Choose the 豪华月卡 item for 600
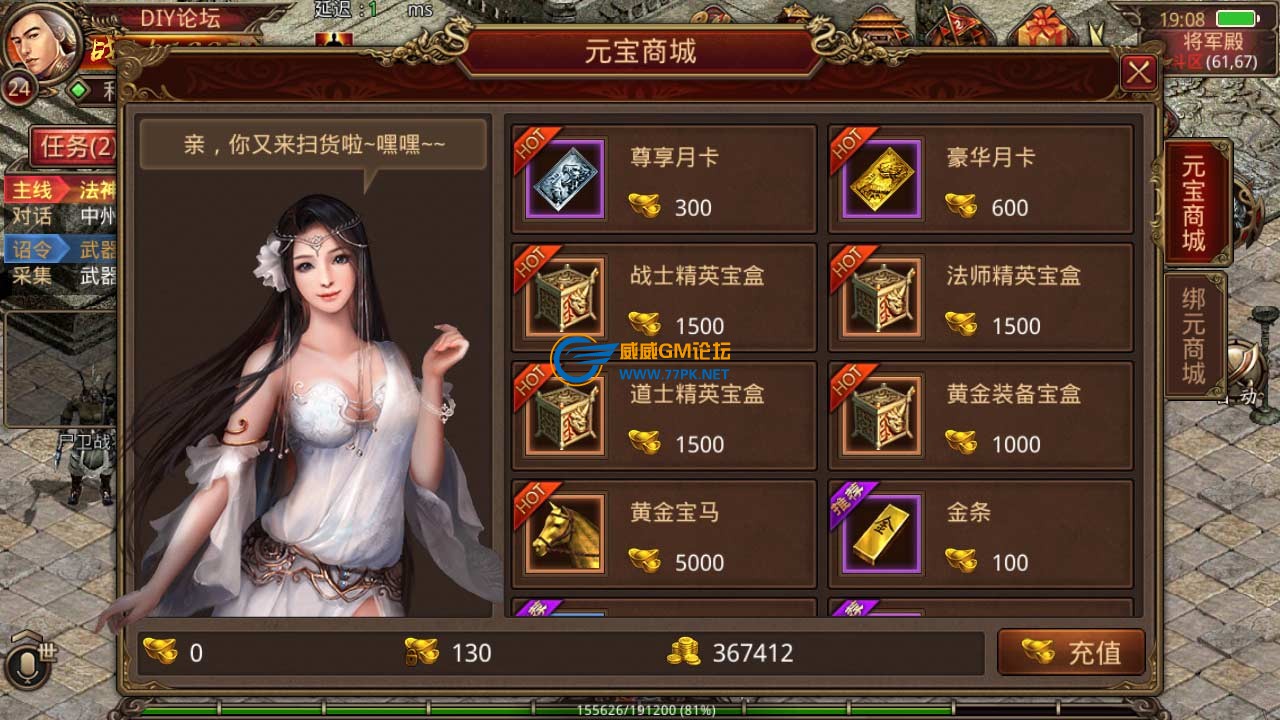This screenshot has width=1280, height=720. pyautogui.click(x=980, y=180)
